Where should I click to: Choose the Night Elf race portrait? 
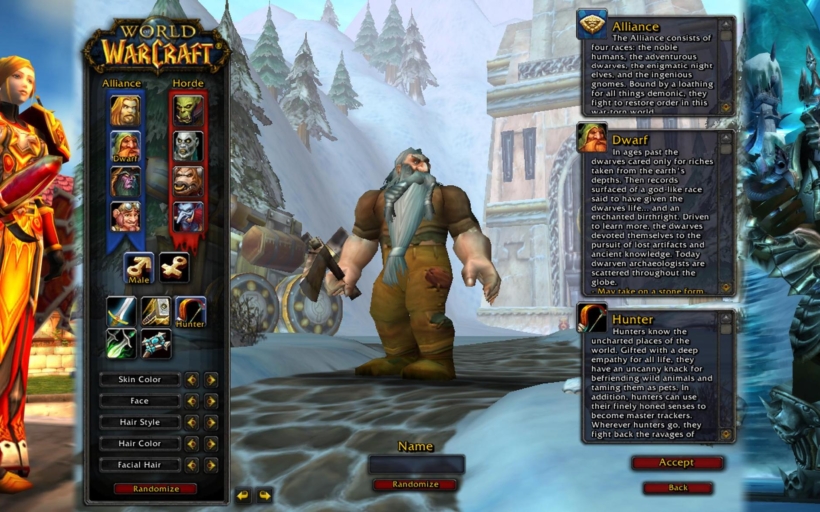click(x=125, y=181)
